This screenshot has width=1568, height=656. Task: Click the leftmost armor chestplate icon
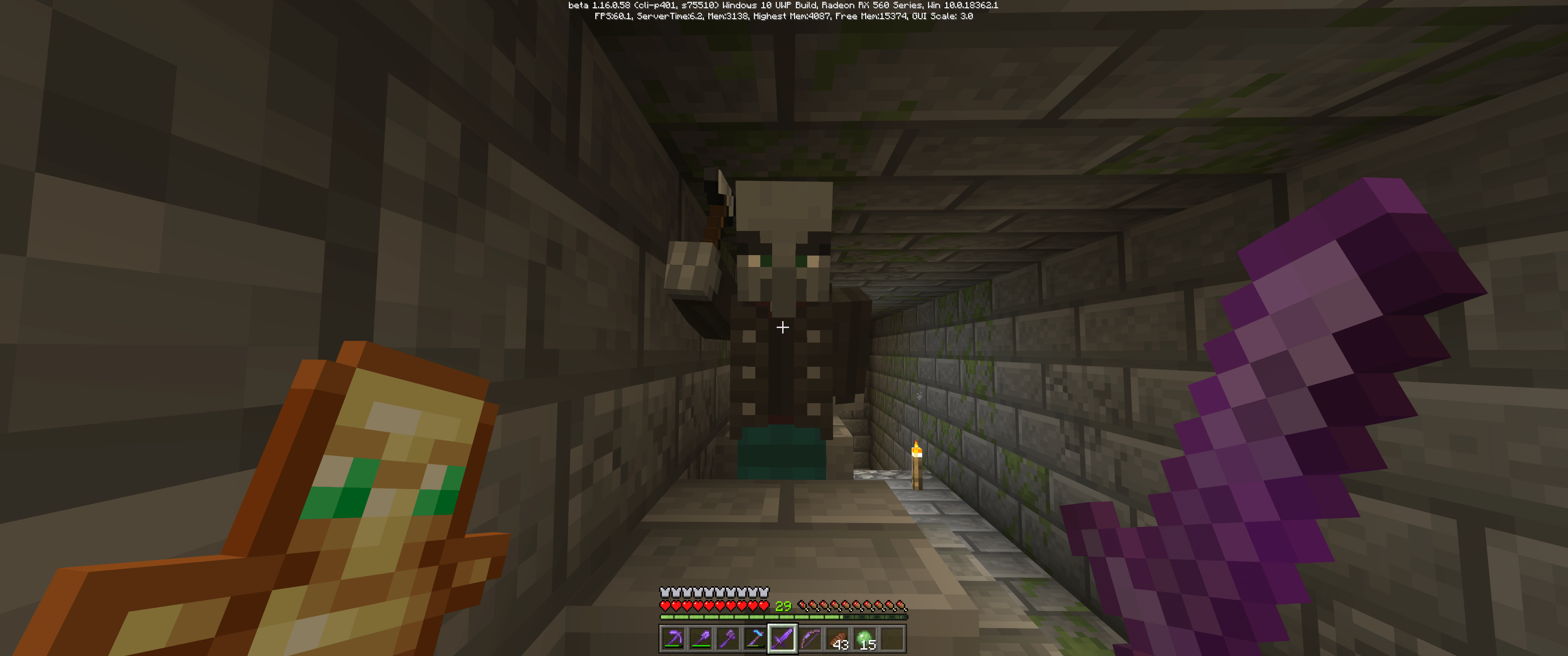[x=665, y=591]
